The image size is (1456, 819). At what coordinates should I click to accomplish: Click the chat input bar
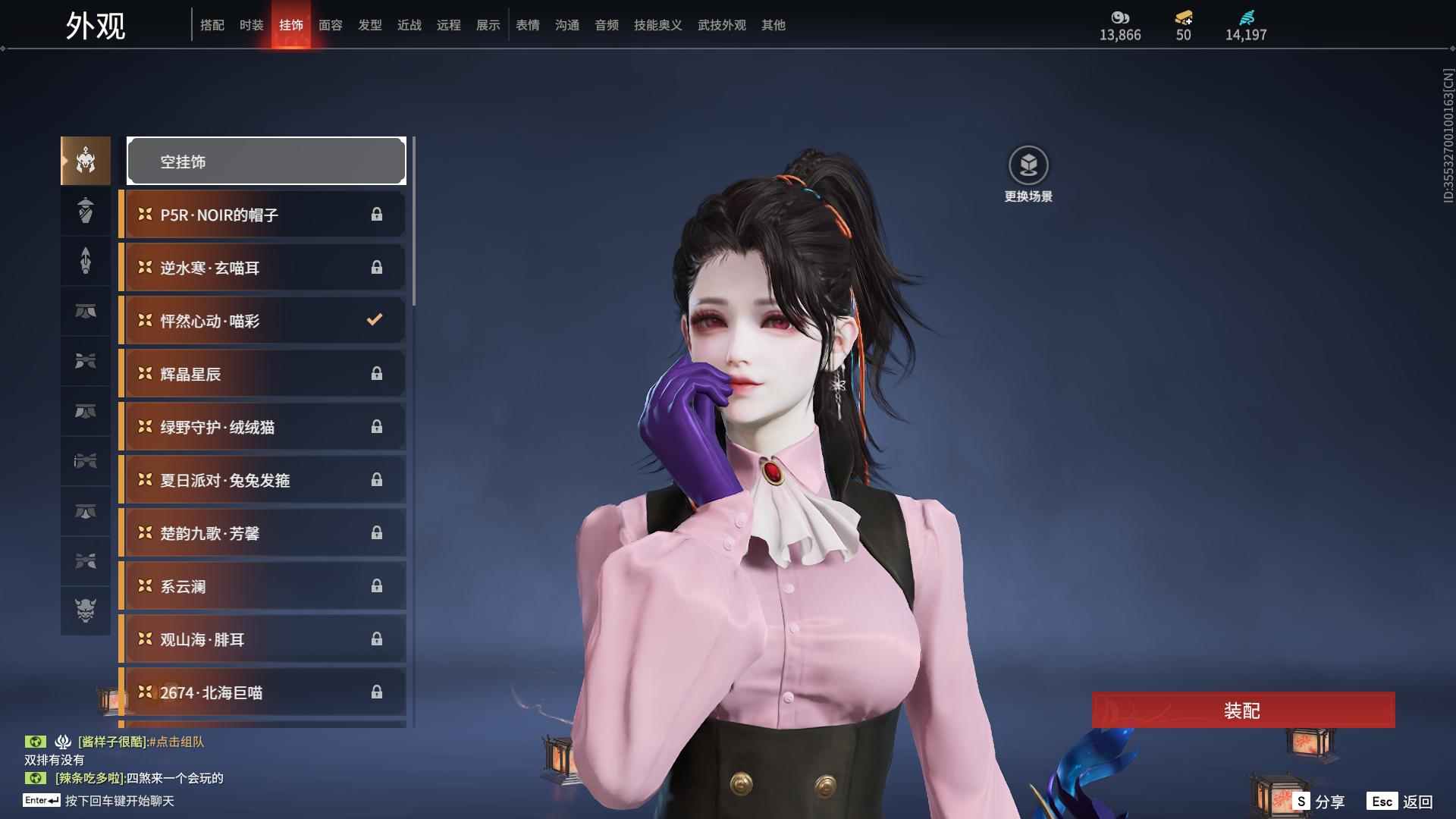point(120,801)
